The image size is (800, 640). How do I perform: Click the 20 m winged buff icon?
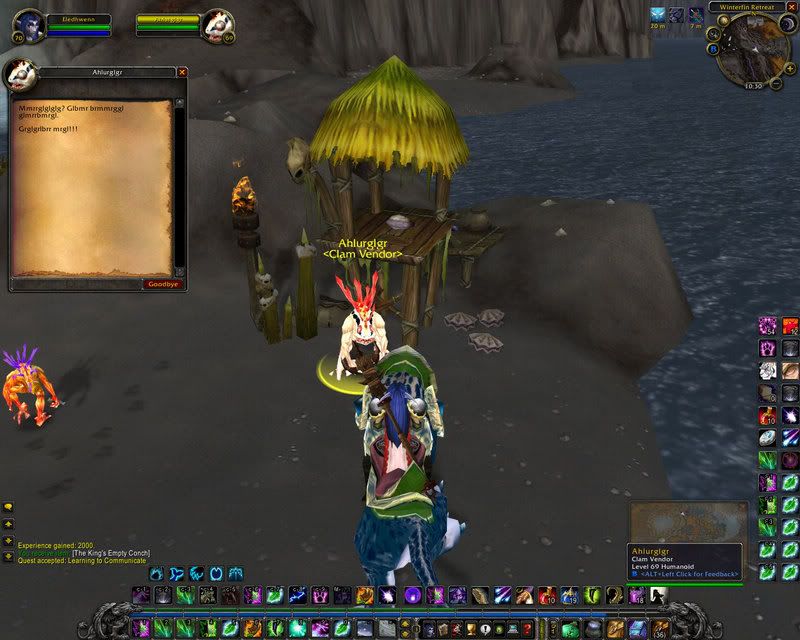[658, 14]
